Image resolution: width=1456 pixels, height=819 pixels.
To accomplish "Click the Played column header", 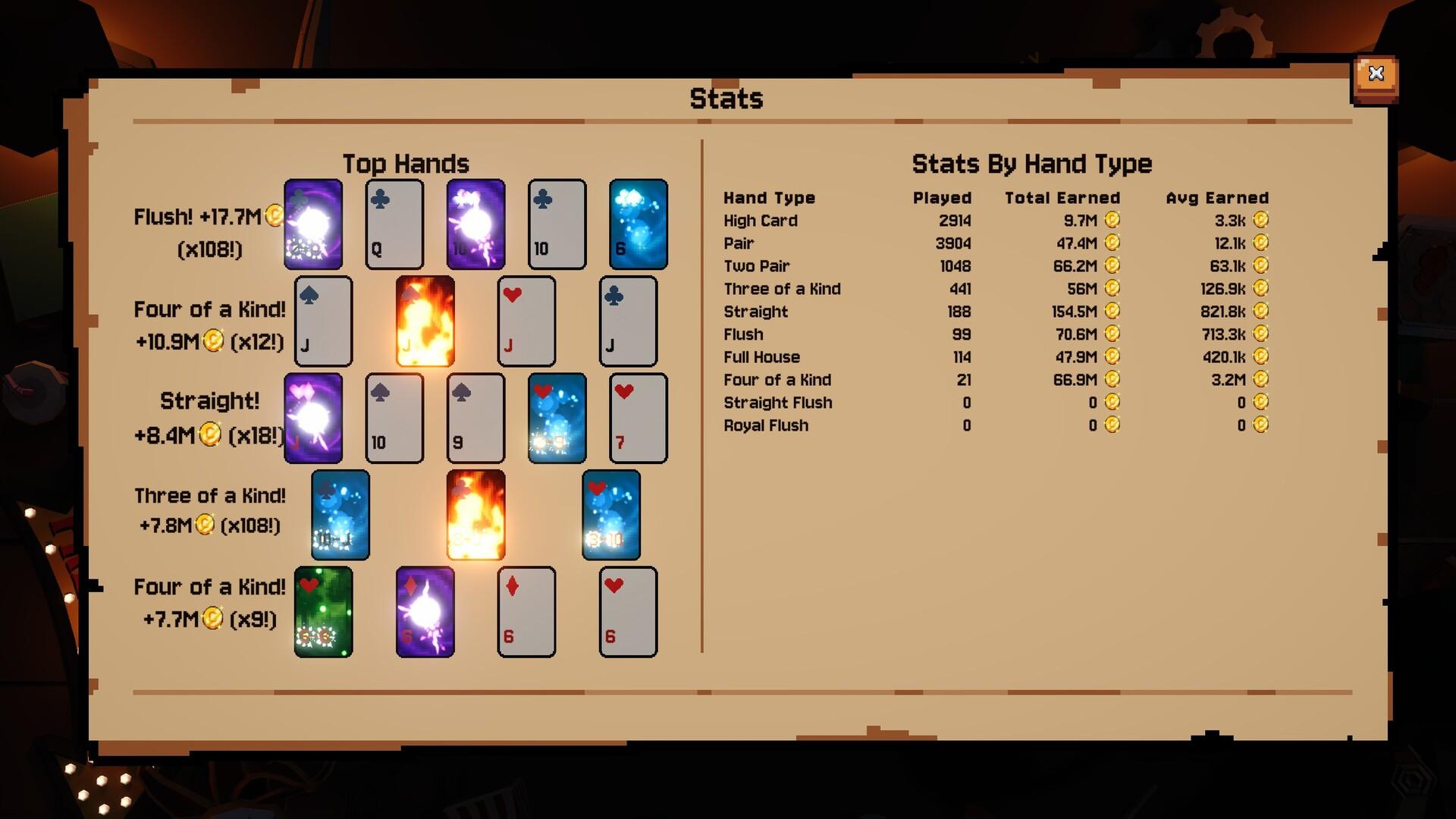I will tap(942, 198).
